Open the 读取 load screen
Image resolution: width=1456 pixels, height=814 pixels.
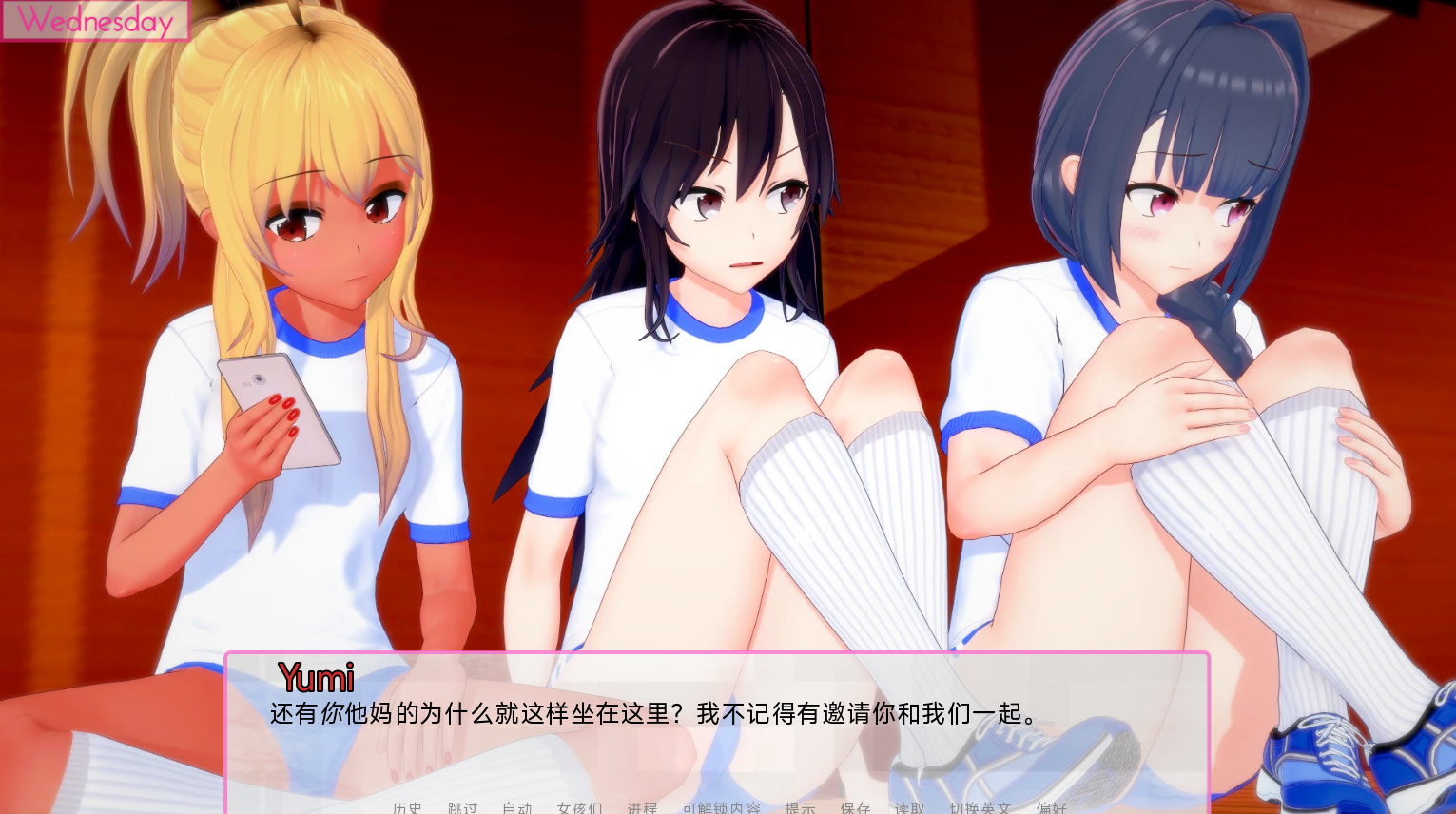tap(910, 808)
